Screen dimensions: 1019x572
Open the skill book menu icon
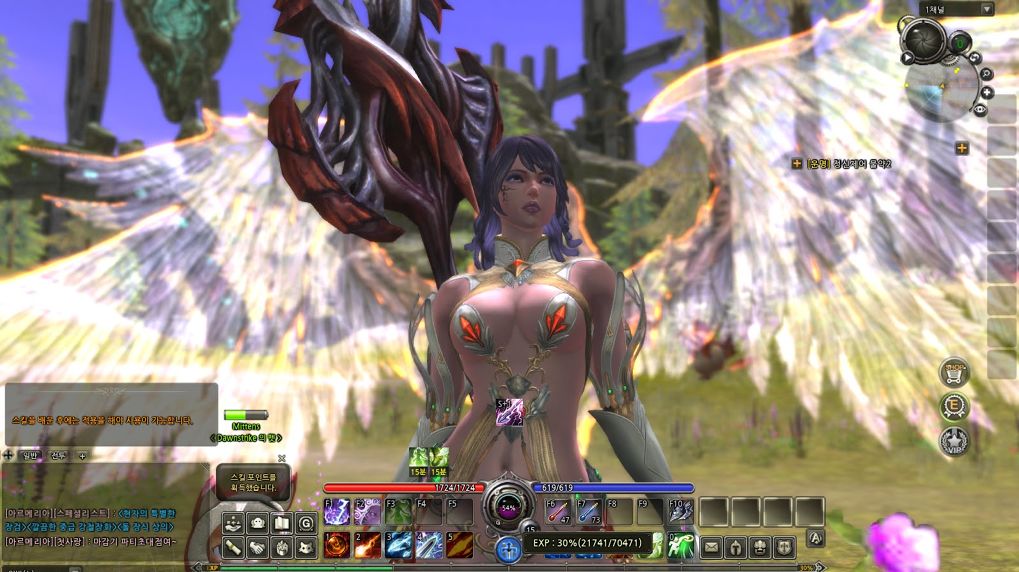pos(282,522)
